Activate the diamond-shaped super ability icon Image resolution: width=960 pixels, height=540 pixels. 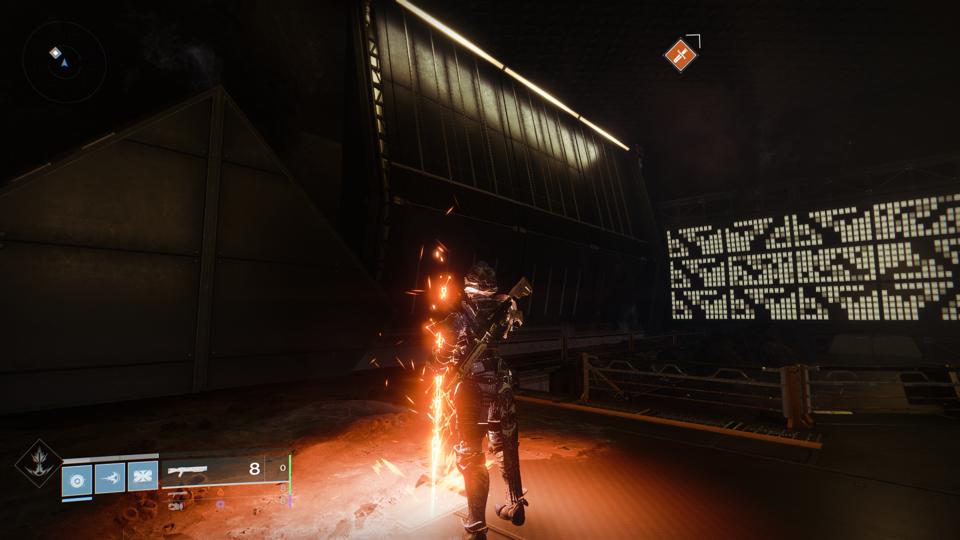coord(38,464)
